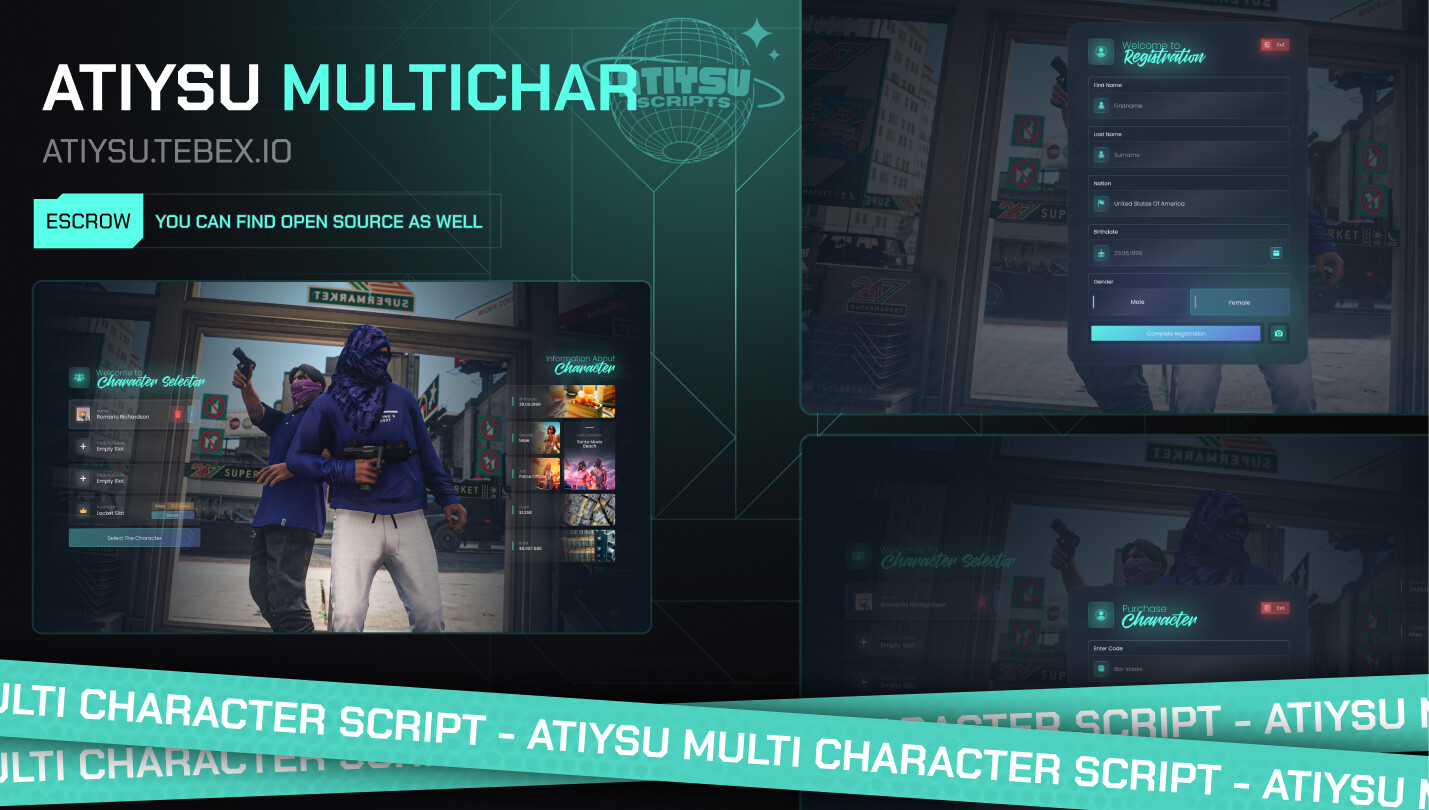Click the flag icon in the Nation field

1103,203
